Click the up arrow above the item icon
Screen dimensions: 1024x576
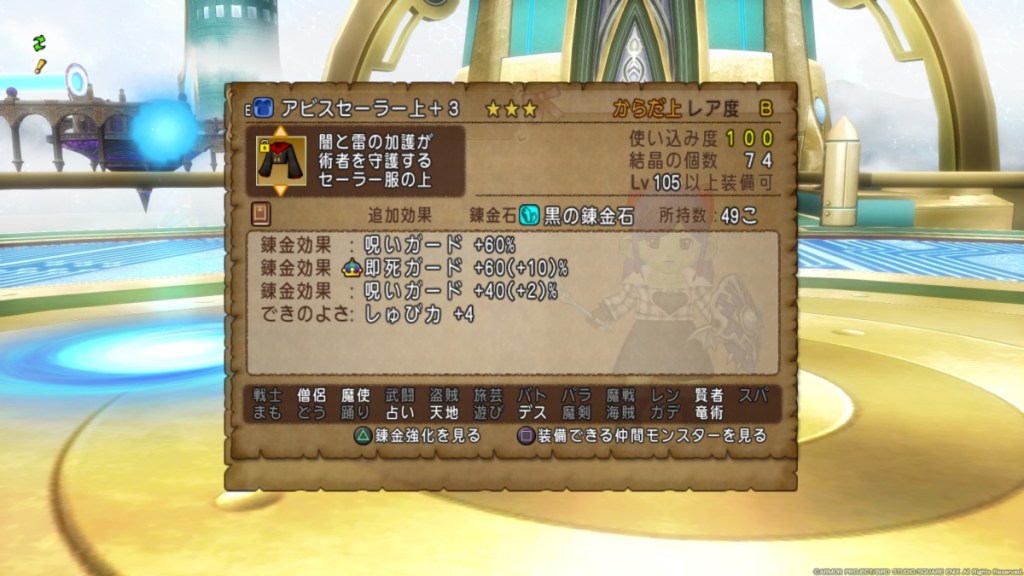(280, 131)
